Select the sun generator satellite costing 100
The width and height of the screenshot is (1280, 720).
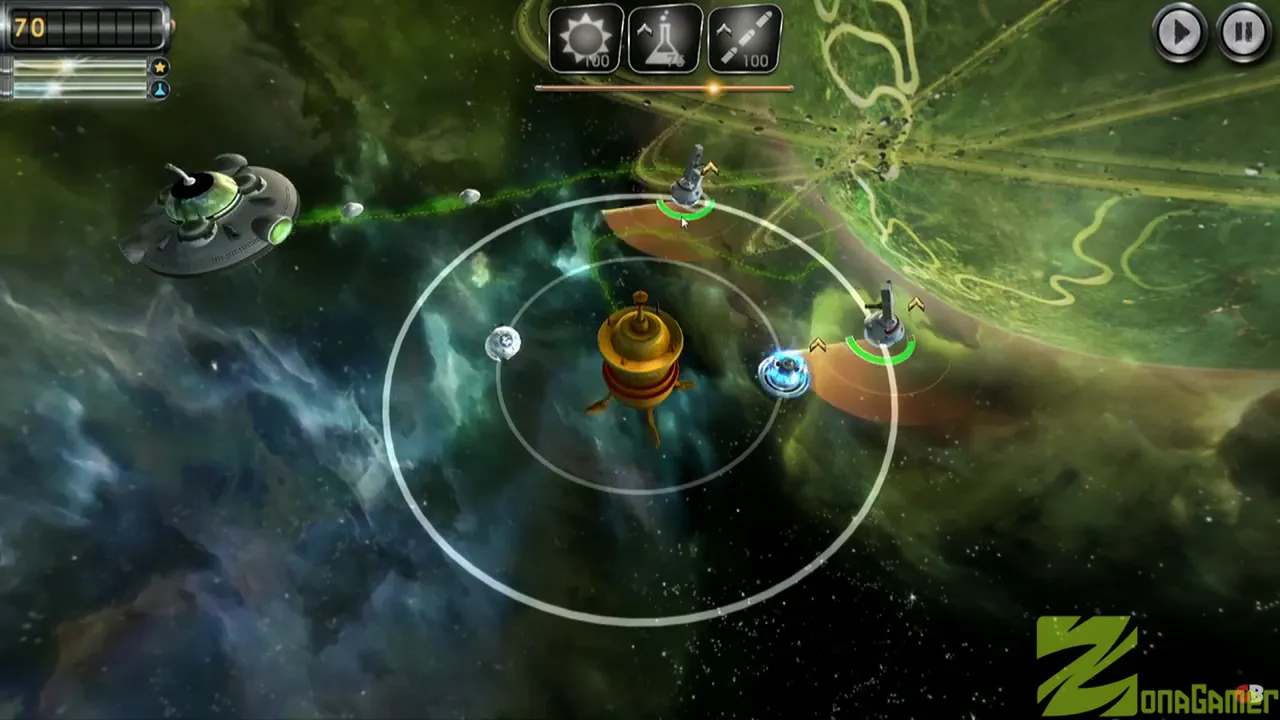pos(586,39)
